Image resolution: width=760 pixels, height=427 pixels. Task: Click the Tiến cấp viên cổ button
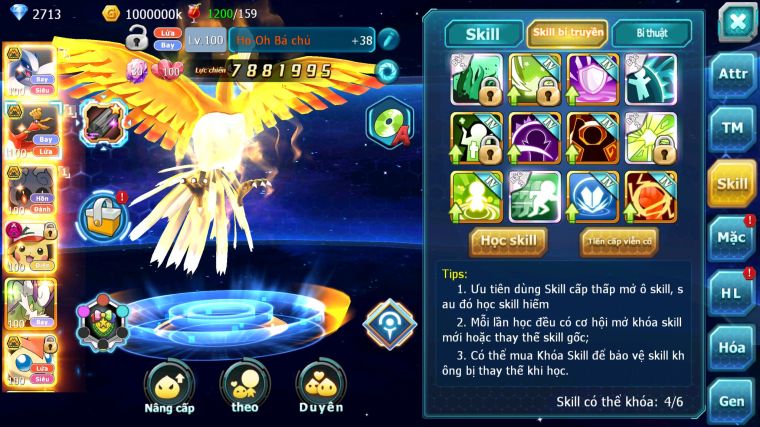(619, 240)
